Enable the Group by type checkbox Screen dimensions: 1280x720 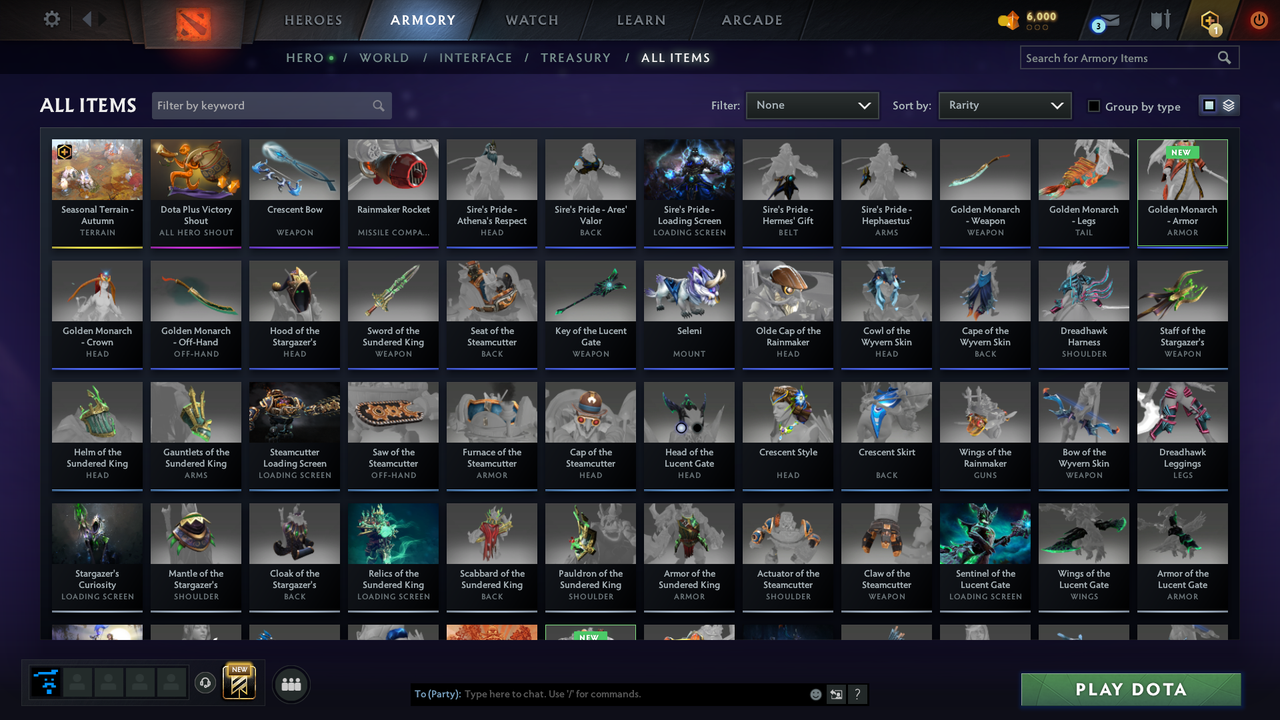pos(1093,106)
